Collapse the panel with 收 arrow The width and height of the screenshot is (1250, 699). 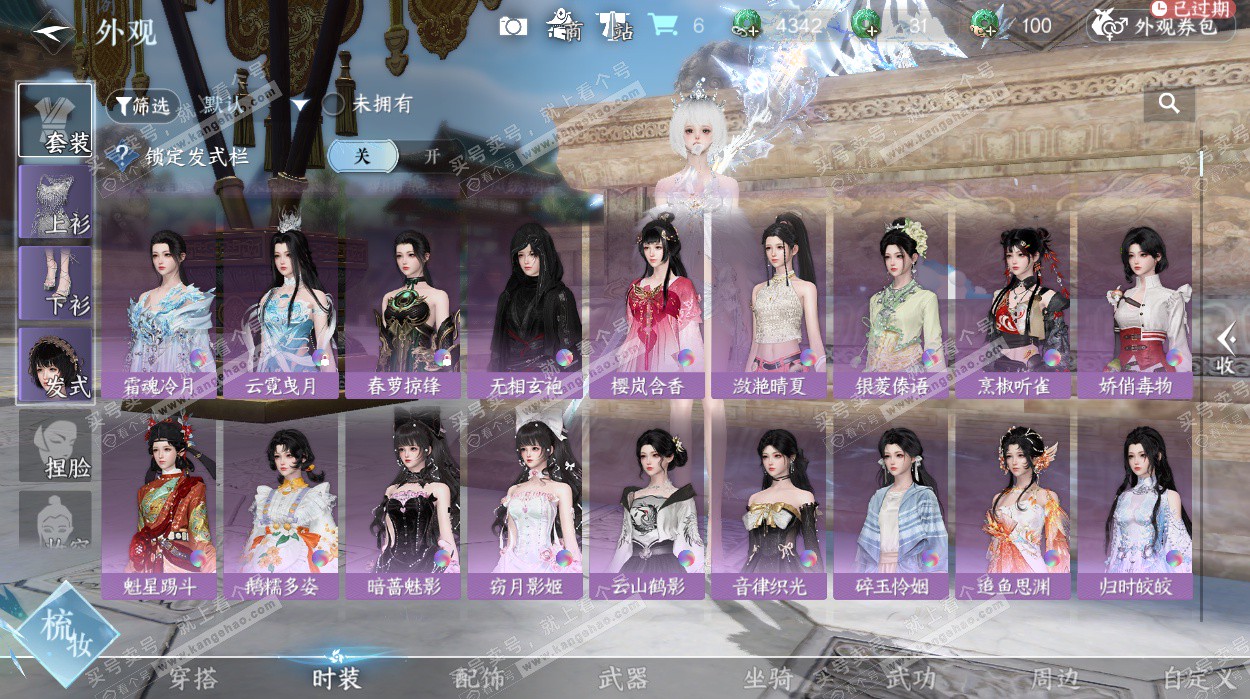[x=1225, y=349]
